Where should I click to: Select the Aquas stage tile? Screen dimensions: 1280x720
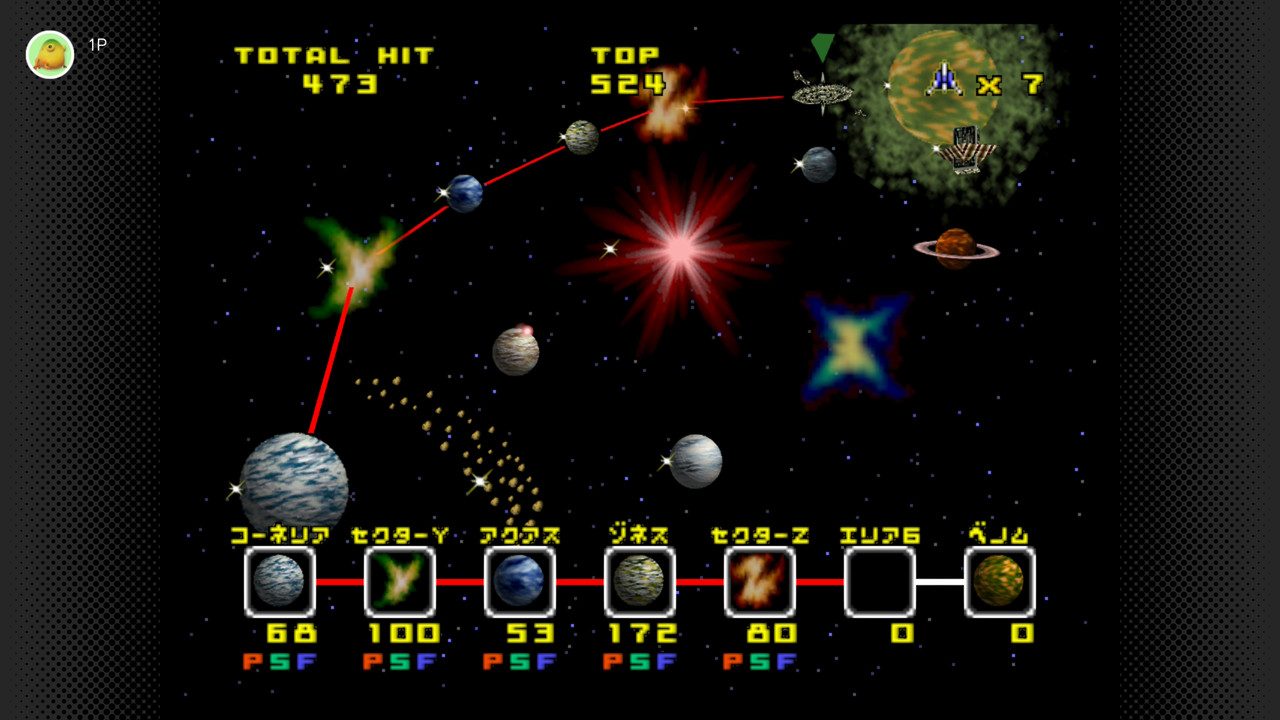tap(520, 581)
